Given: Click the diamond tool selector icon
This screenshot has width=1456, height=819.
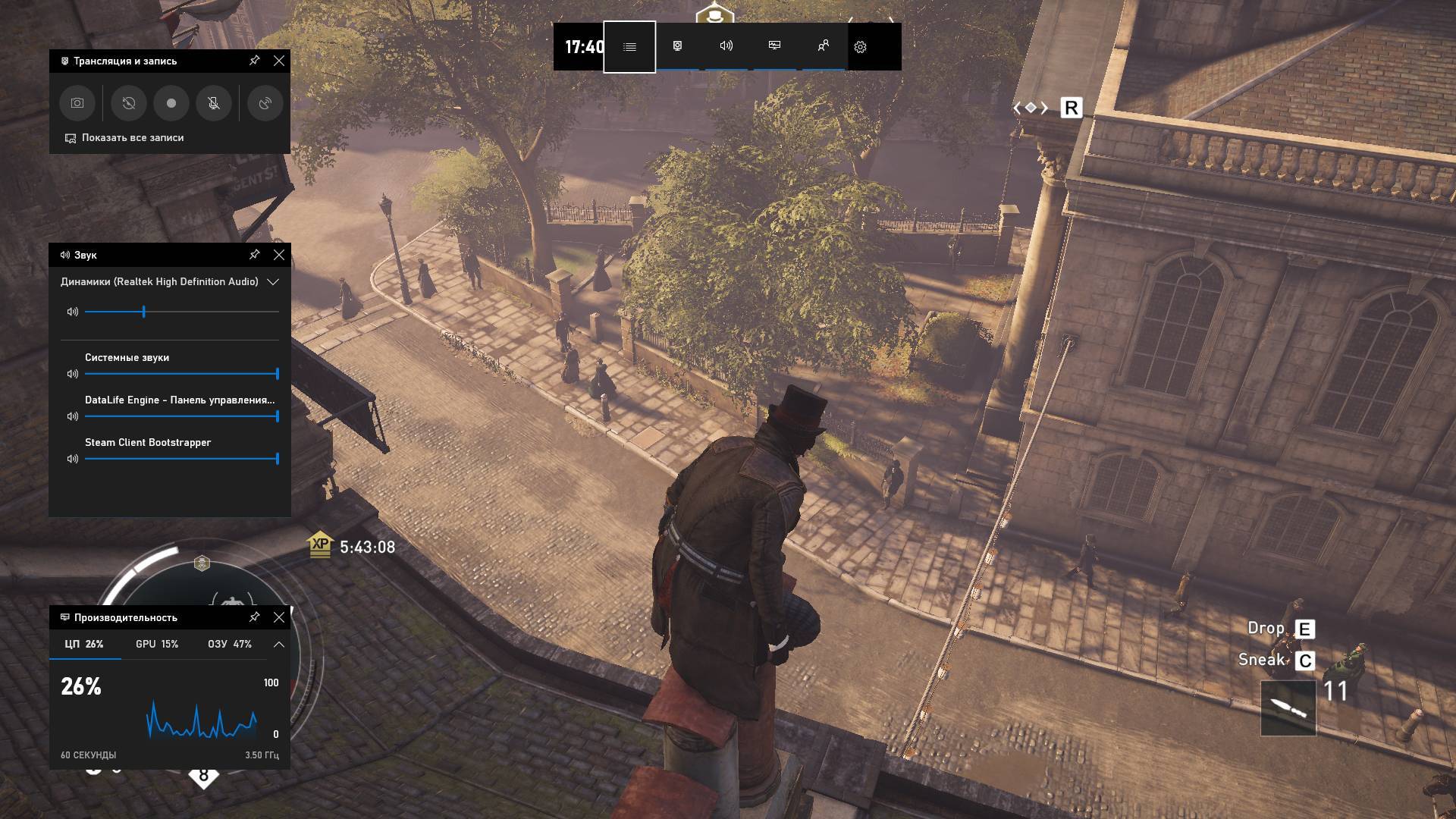Looking at the screenshot, I should click(x=1031, y=108).
